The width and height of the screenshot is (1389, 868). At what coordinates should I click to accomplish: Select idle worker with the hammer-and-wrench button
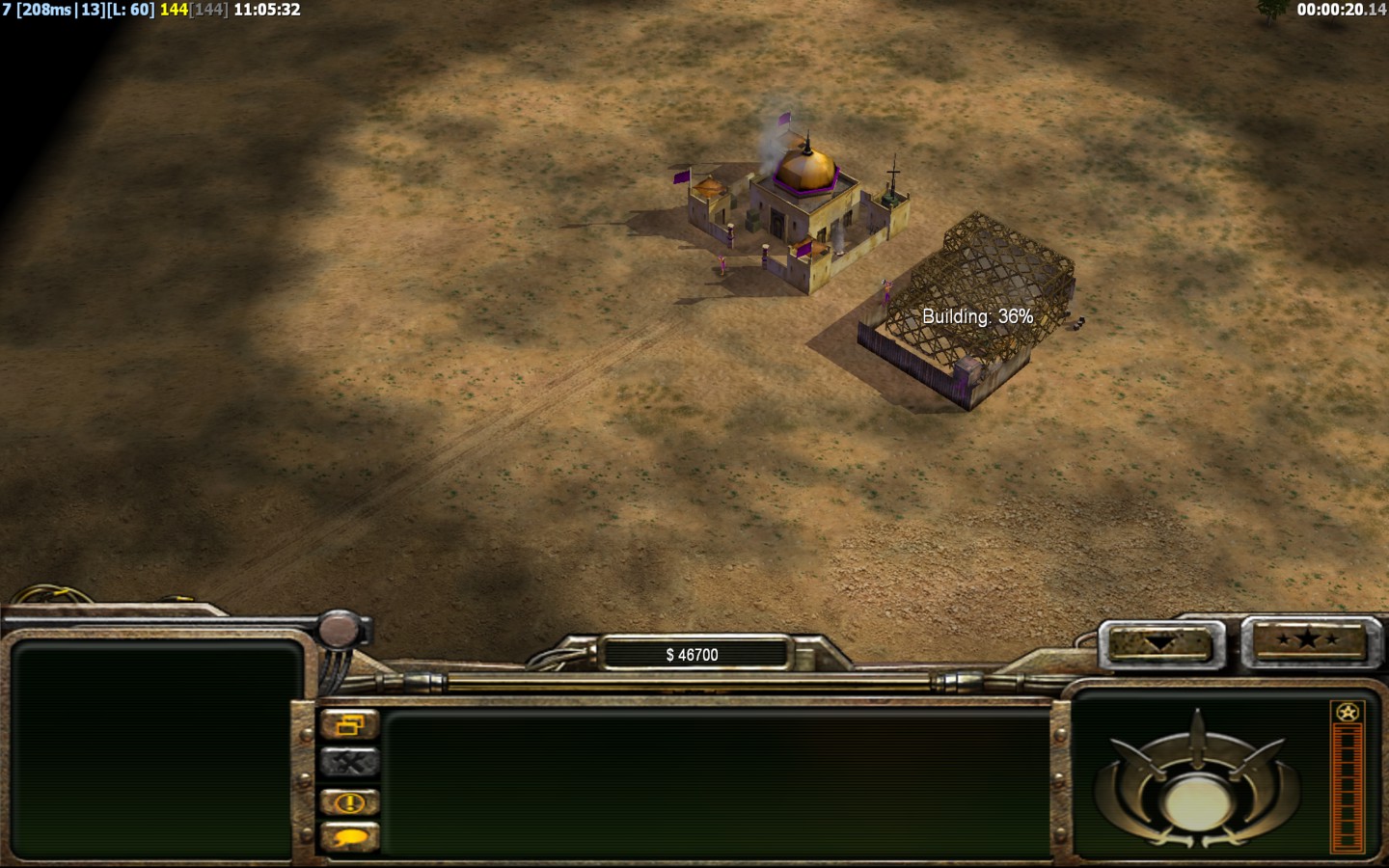click(x=349, y=763)
